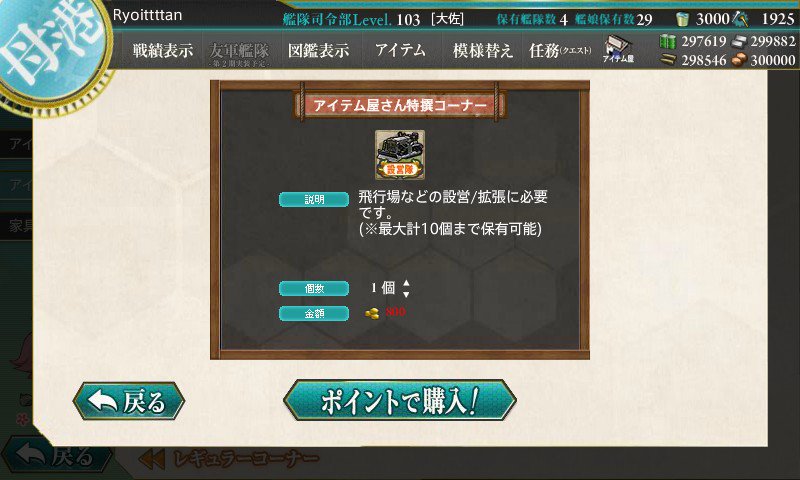Decrease the 個数 quantity with the down arrow

pyautogui.click(x=406, y=294)
